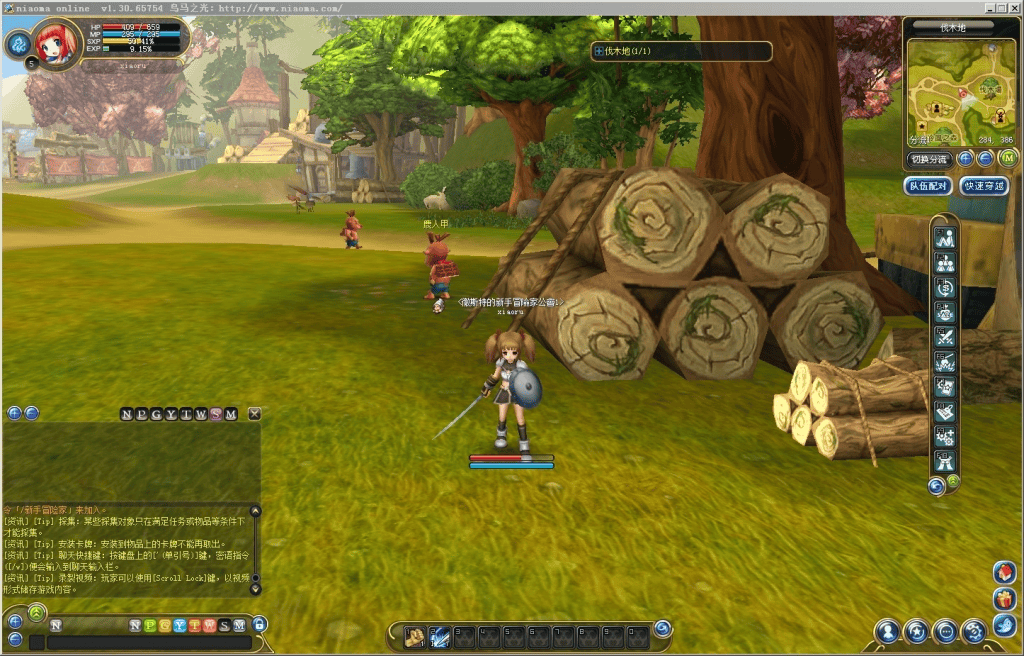Open the 队伍配对 team matching panel
This screenshot has width=1024, height=656.
pyautogui.click(x=926, y=186)
